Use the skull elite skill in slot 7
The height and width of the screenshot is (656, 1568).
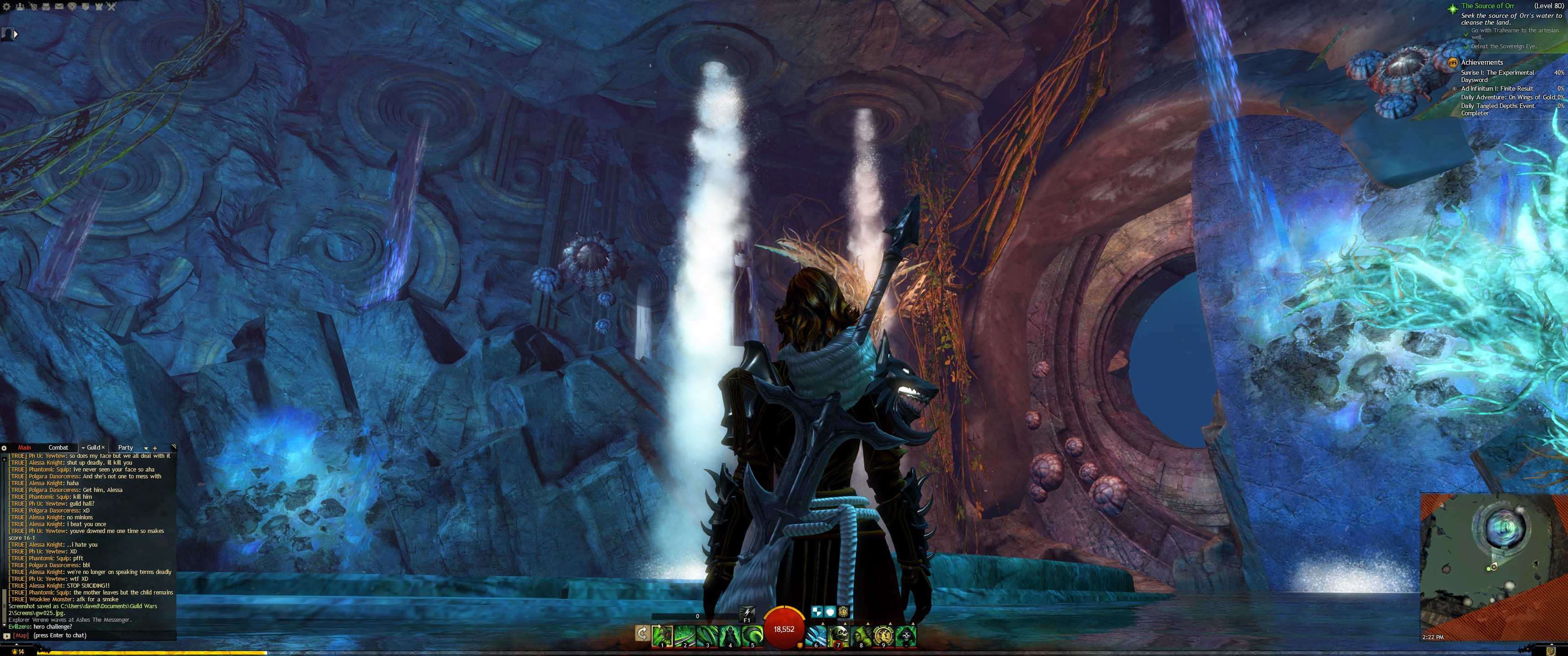pyautogui.click(x=839, y=635)
